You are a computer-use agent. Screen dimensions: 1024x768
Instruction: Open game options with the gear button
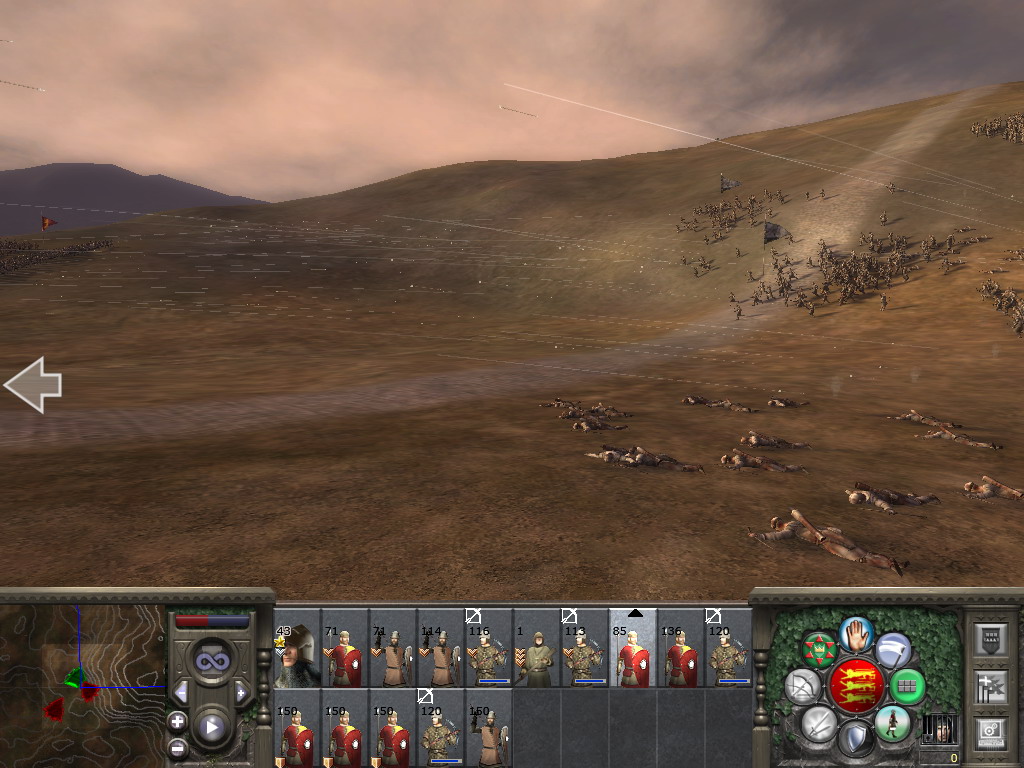point(990,731)
